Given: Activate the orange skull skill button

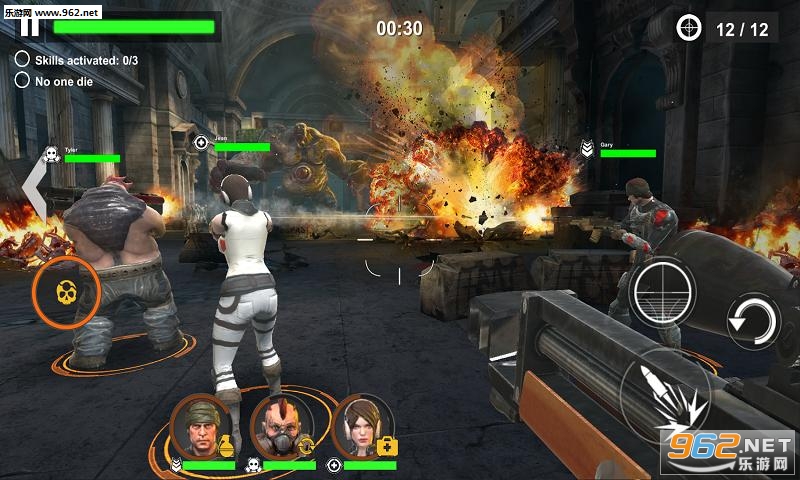Looking at the screenshot, I should point(66,292).
